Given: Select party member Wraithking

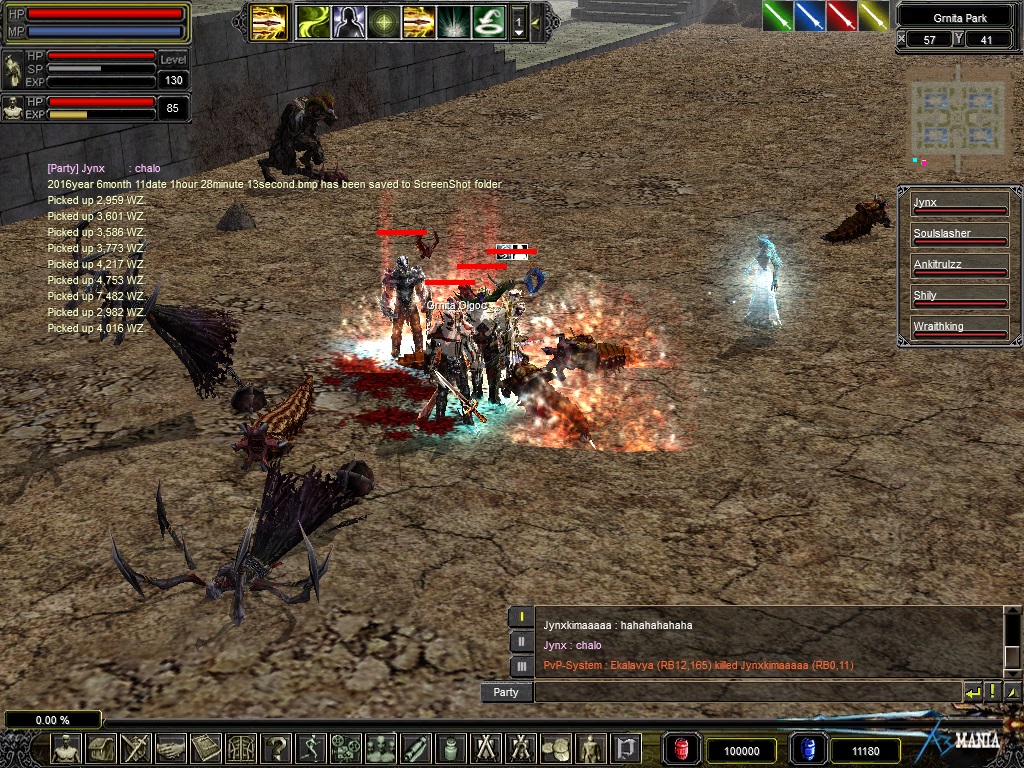Looking at the screenshot, I should [957, 329].
